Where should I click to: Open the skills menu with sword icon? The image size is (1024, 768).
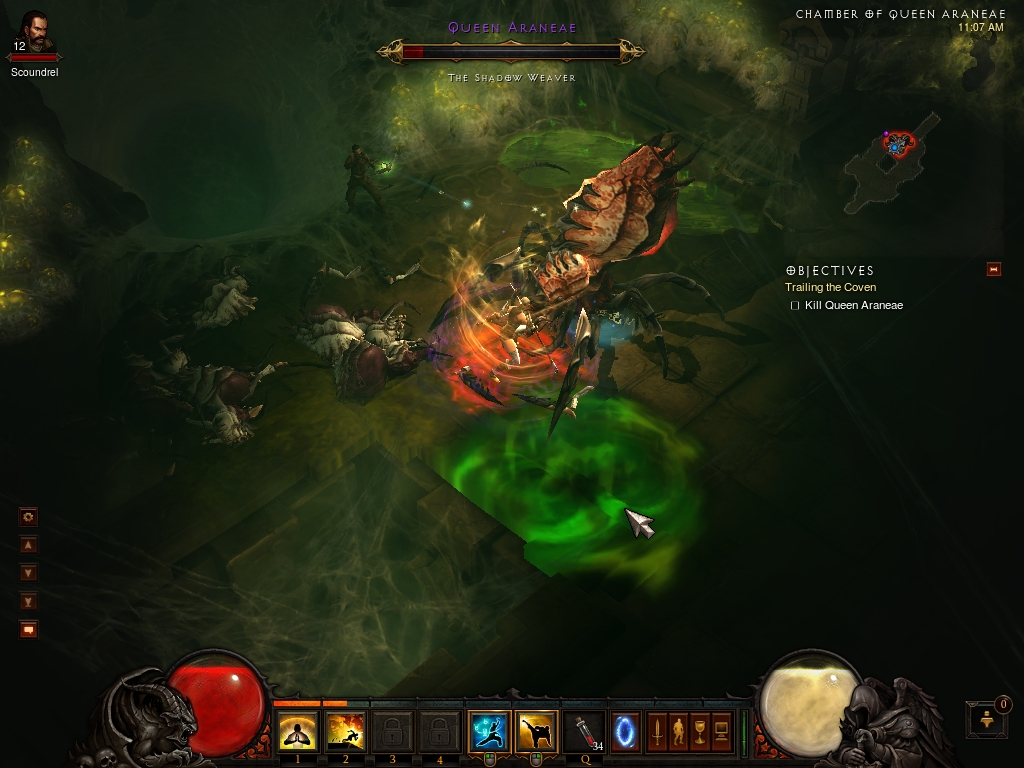[x=658, y=733]
